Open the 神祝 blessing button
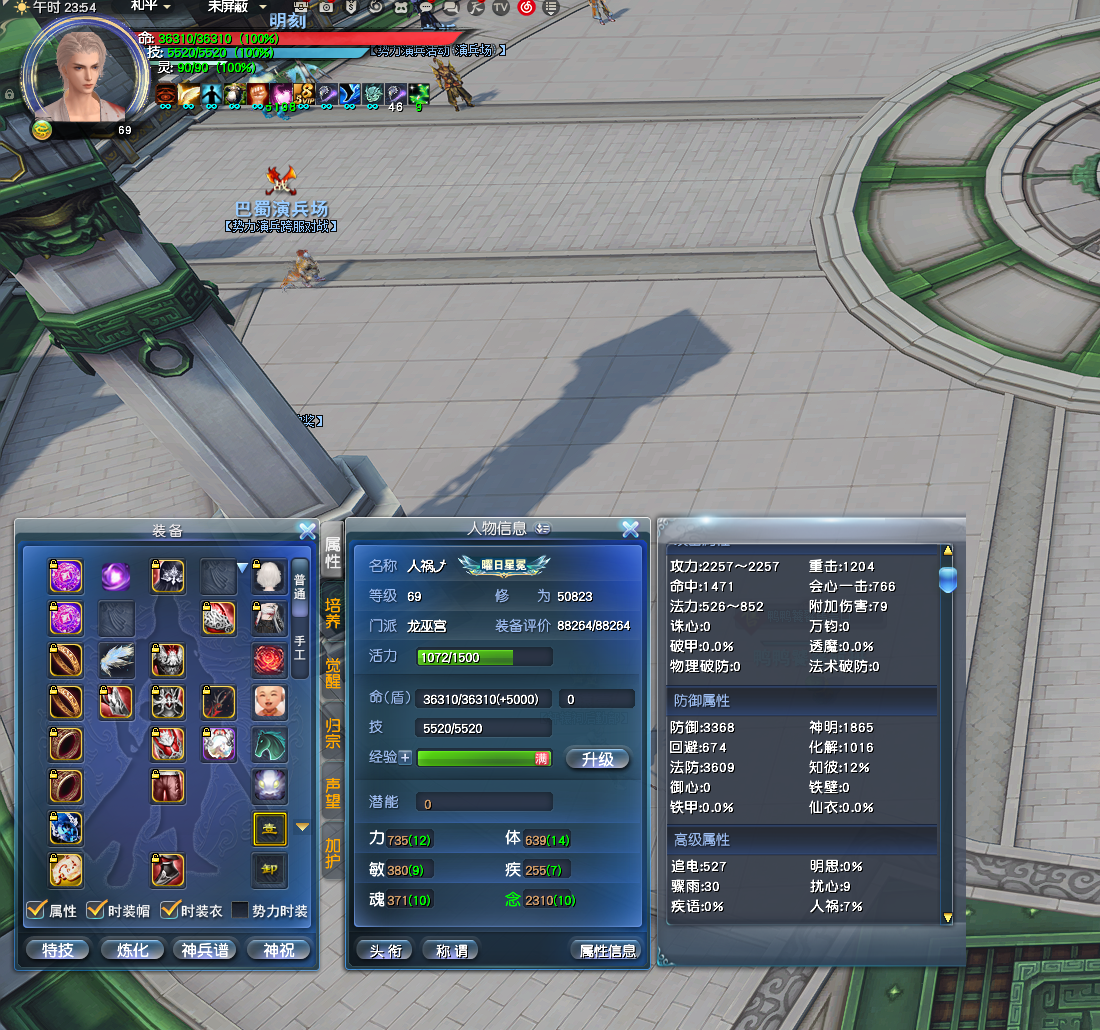This screenshot has height=1030, width=1100. click(279, 949)
